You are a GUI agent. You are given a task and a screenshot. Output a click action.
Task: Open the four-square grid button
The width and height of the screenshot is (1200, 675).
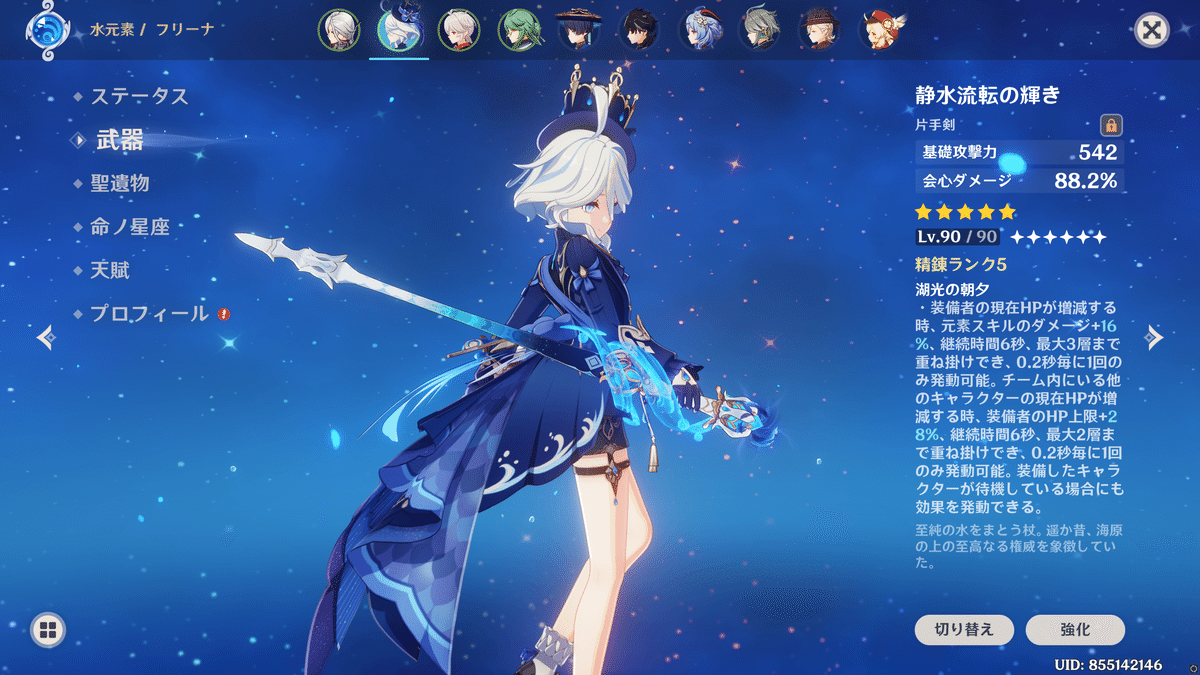point(48,630)
